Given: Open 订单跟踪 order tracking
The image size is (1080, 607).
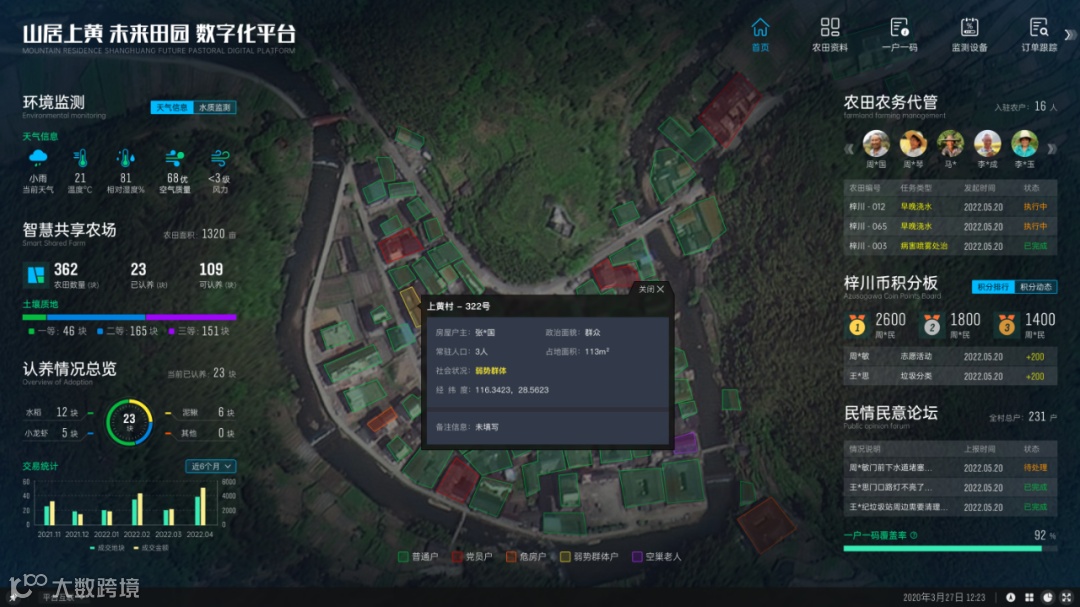Looking at the screenshot, I should tap(1038, 34).
